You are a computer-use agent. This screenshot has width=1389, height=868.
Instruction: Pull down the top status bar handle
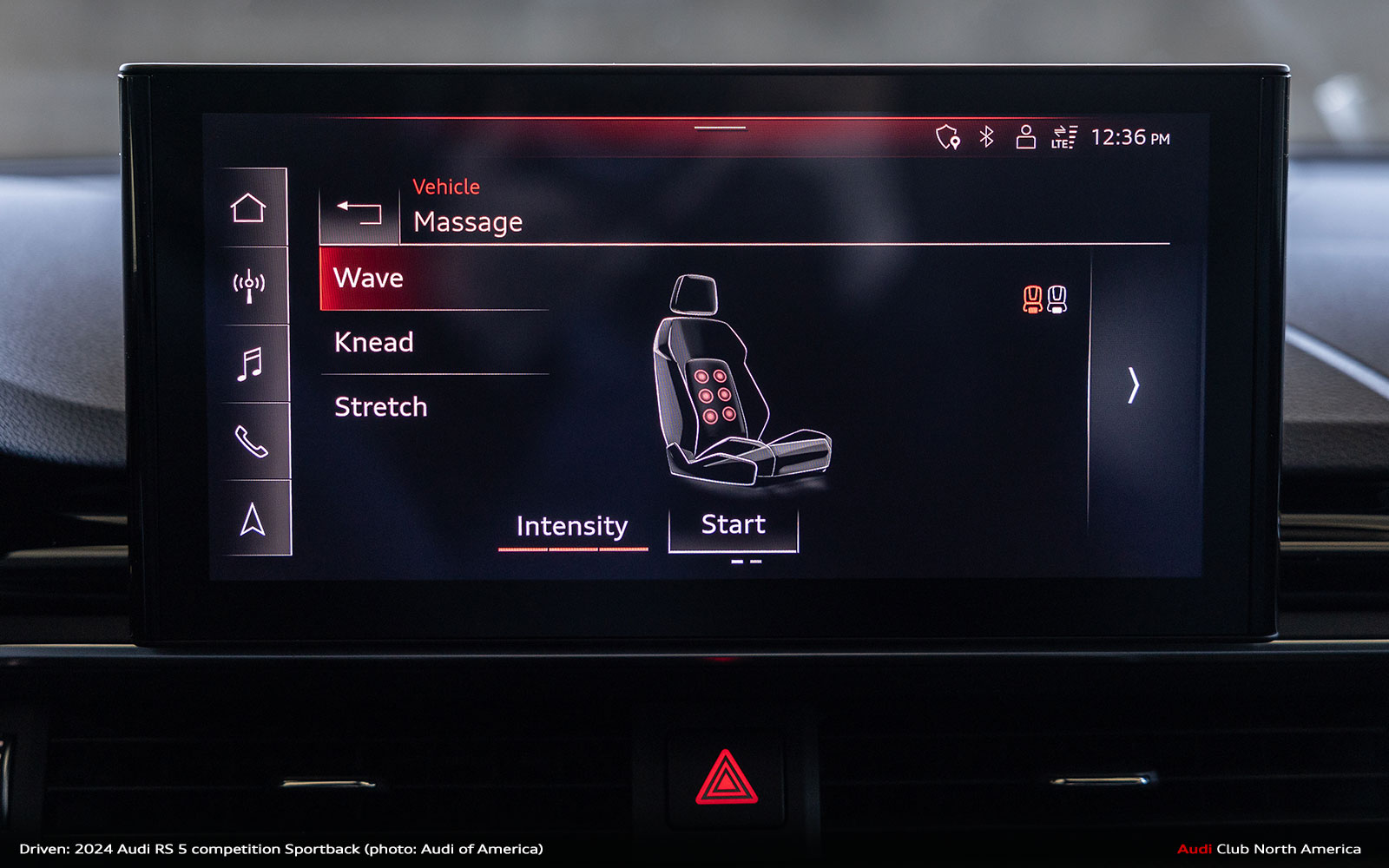[720, 128]
